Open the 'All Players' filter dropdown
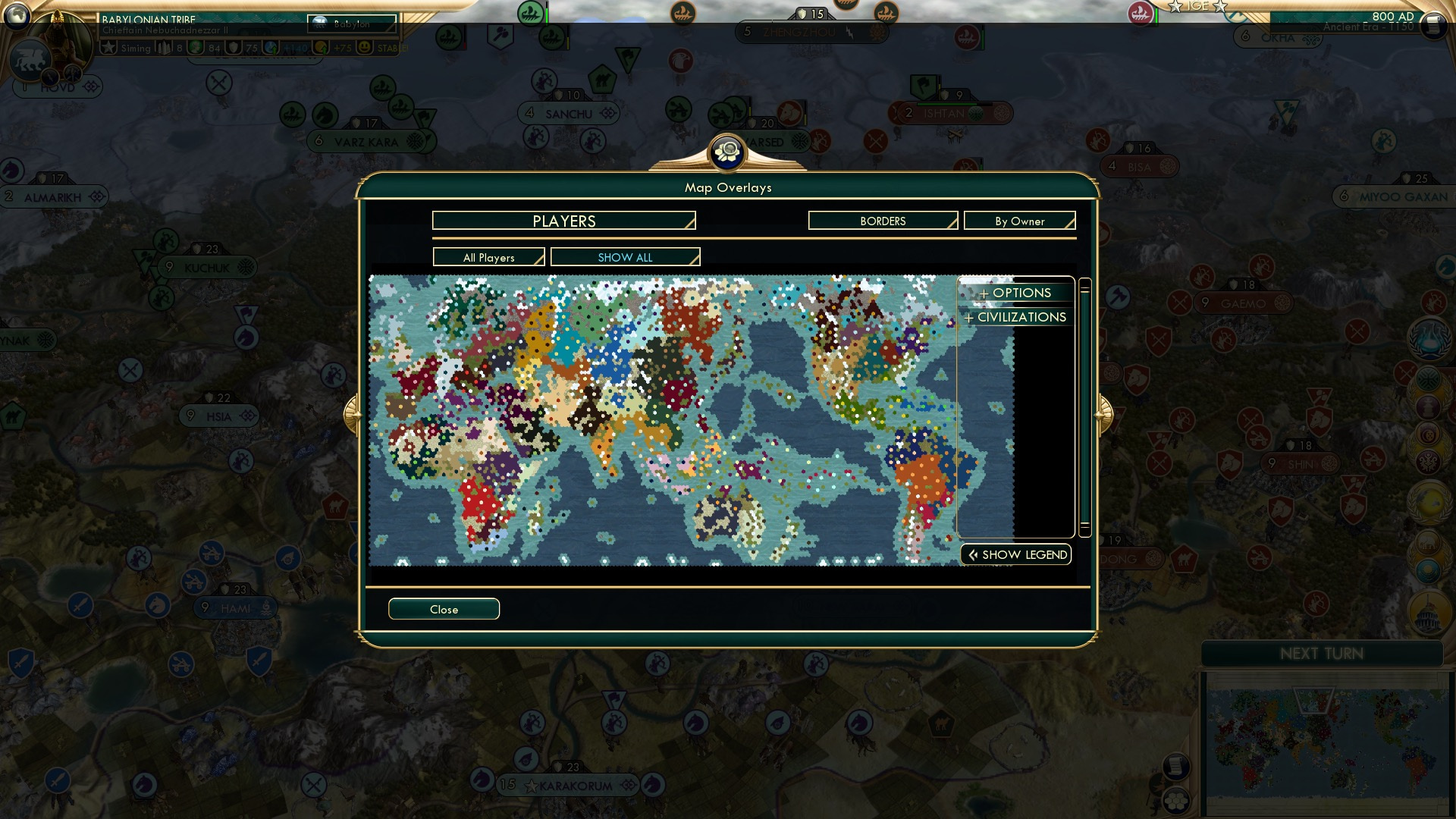 [x=488, y=257]
